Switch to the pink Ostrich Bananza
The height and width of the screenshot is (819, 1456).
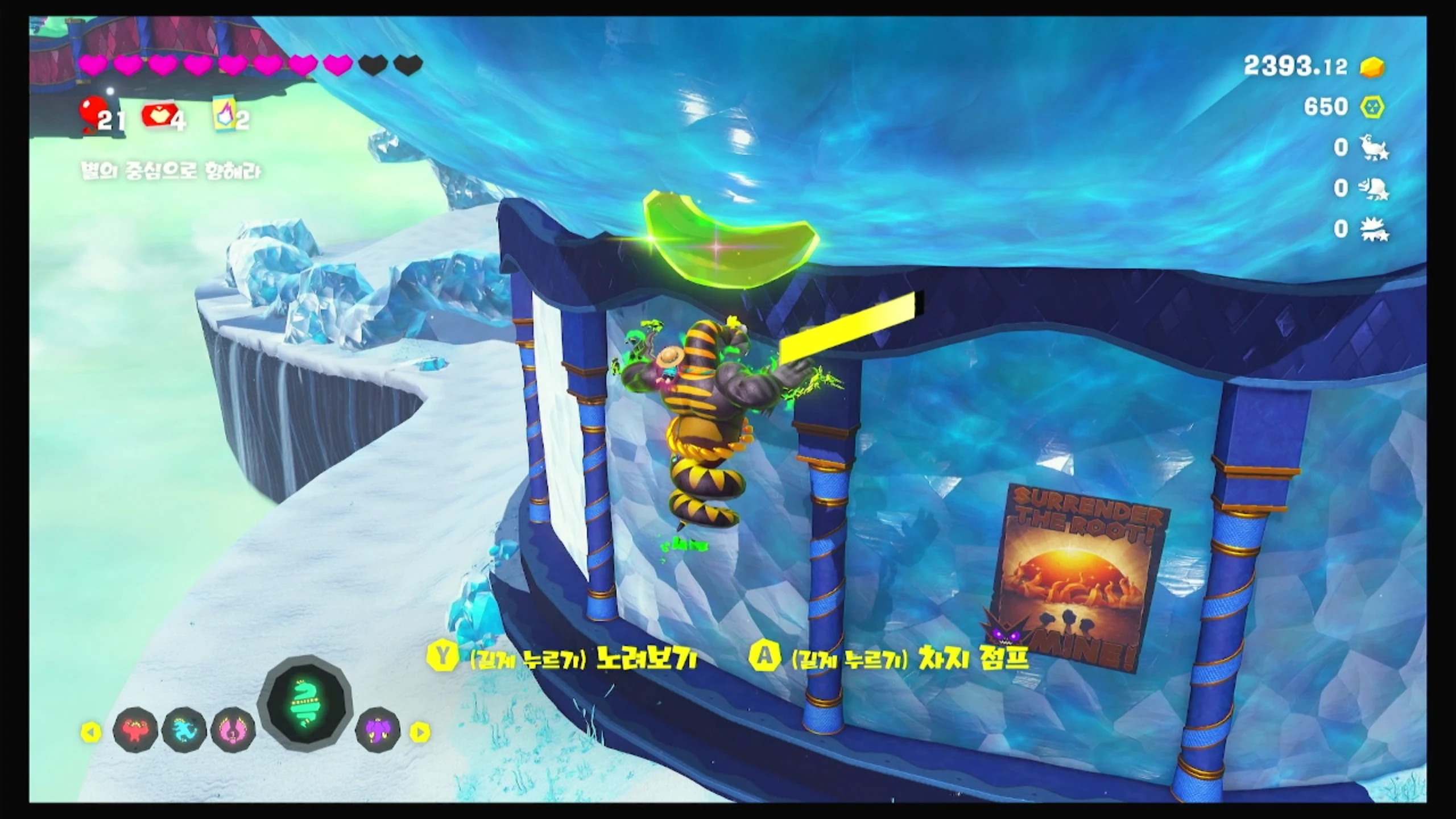tap(233, 730)
